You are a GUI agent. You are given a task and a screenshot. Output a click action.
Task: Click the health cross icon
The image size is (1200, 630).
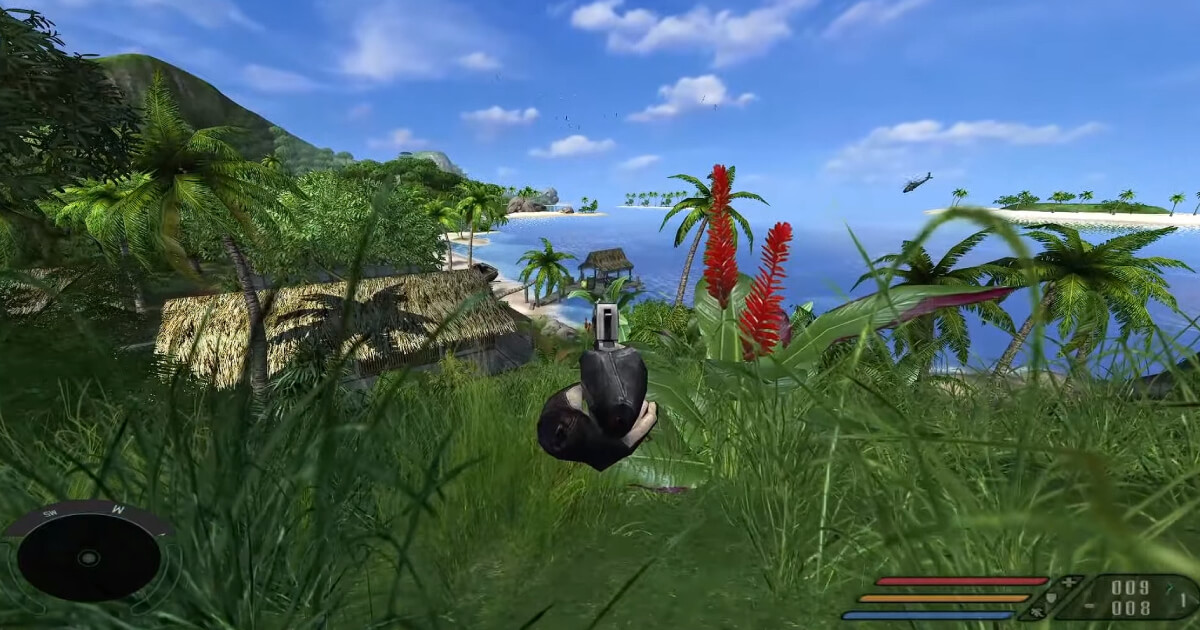(x=1069, y=581)
